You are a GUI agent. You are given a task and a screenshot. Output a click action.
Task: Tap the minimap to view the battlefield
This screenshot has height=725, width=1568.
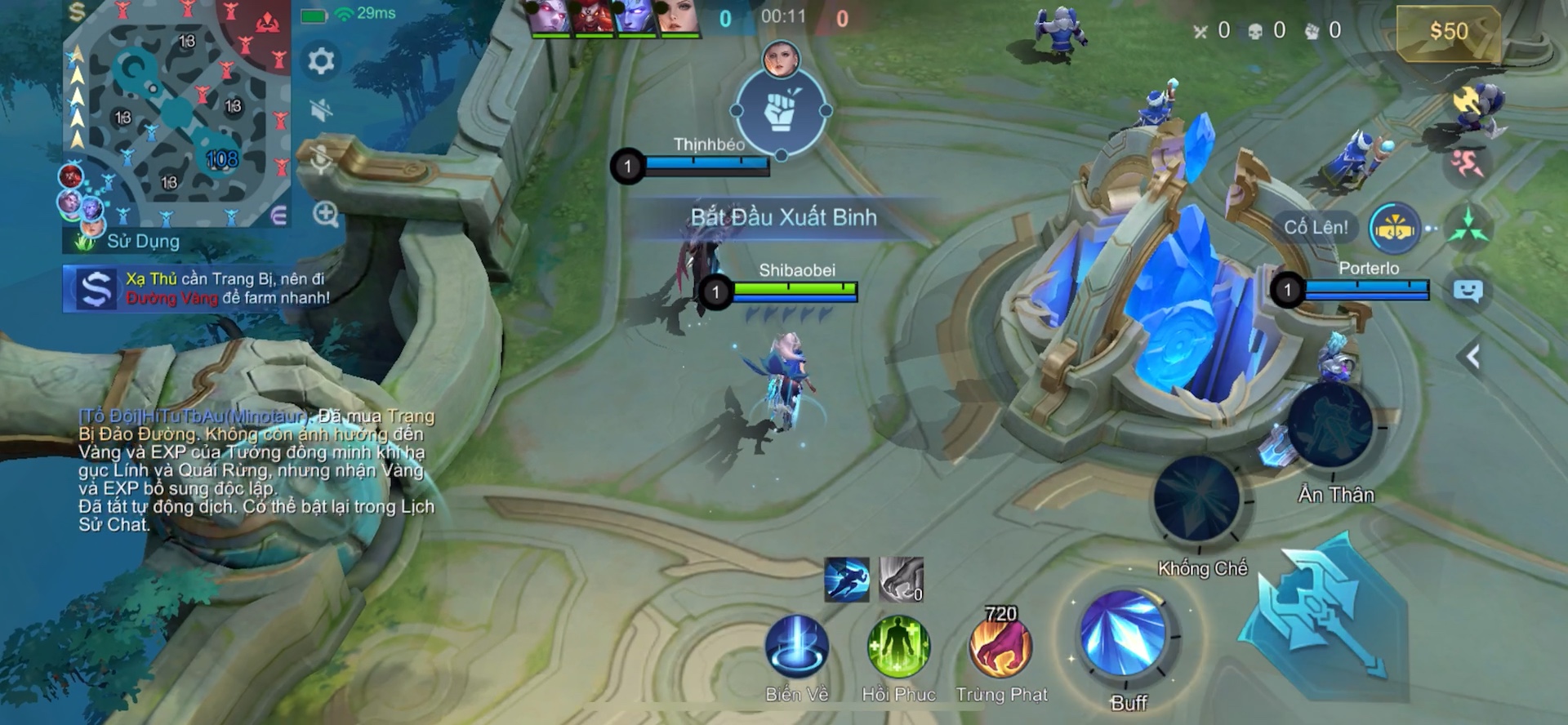click(177, 114)
